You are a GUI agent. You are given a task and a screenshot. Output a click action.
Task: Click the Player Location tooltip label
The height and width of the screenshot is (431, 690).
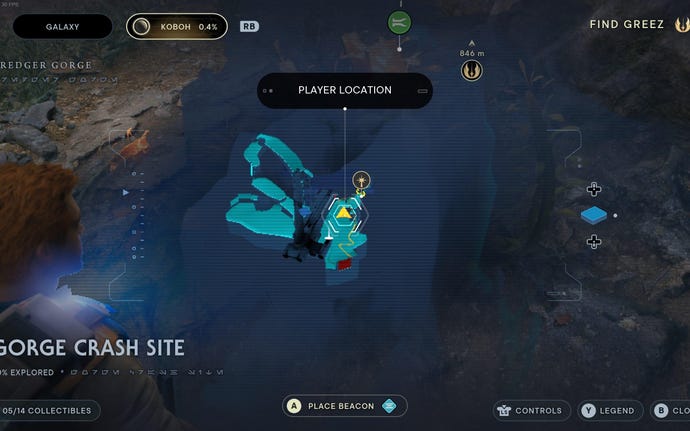344,90
